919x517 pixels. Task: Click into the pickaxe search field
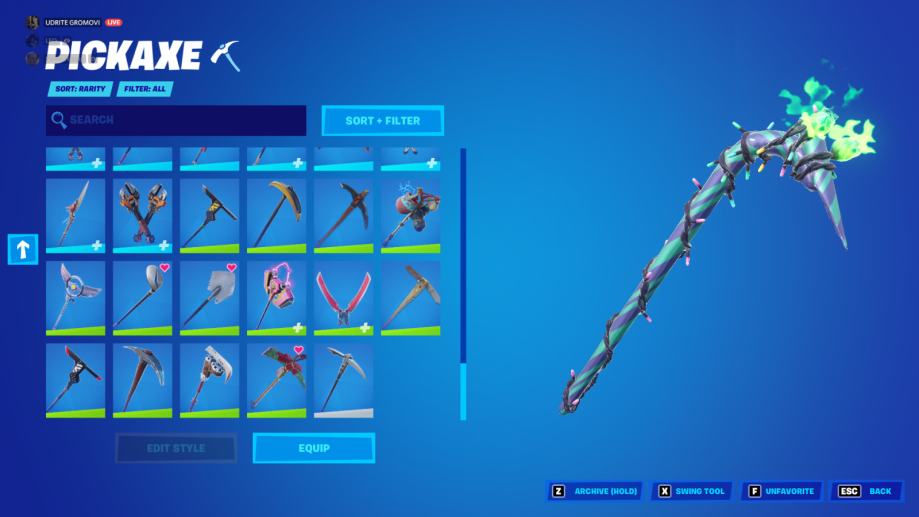pos(176,120)
